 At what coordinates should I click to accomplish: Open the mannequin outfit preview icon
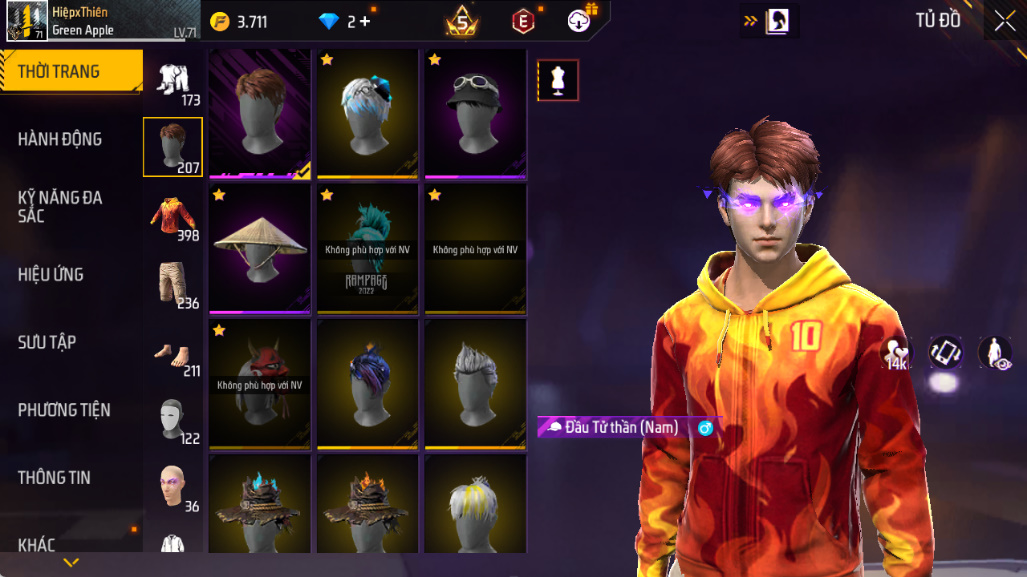coord(558,81)
